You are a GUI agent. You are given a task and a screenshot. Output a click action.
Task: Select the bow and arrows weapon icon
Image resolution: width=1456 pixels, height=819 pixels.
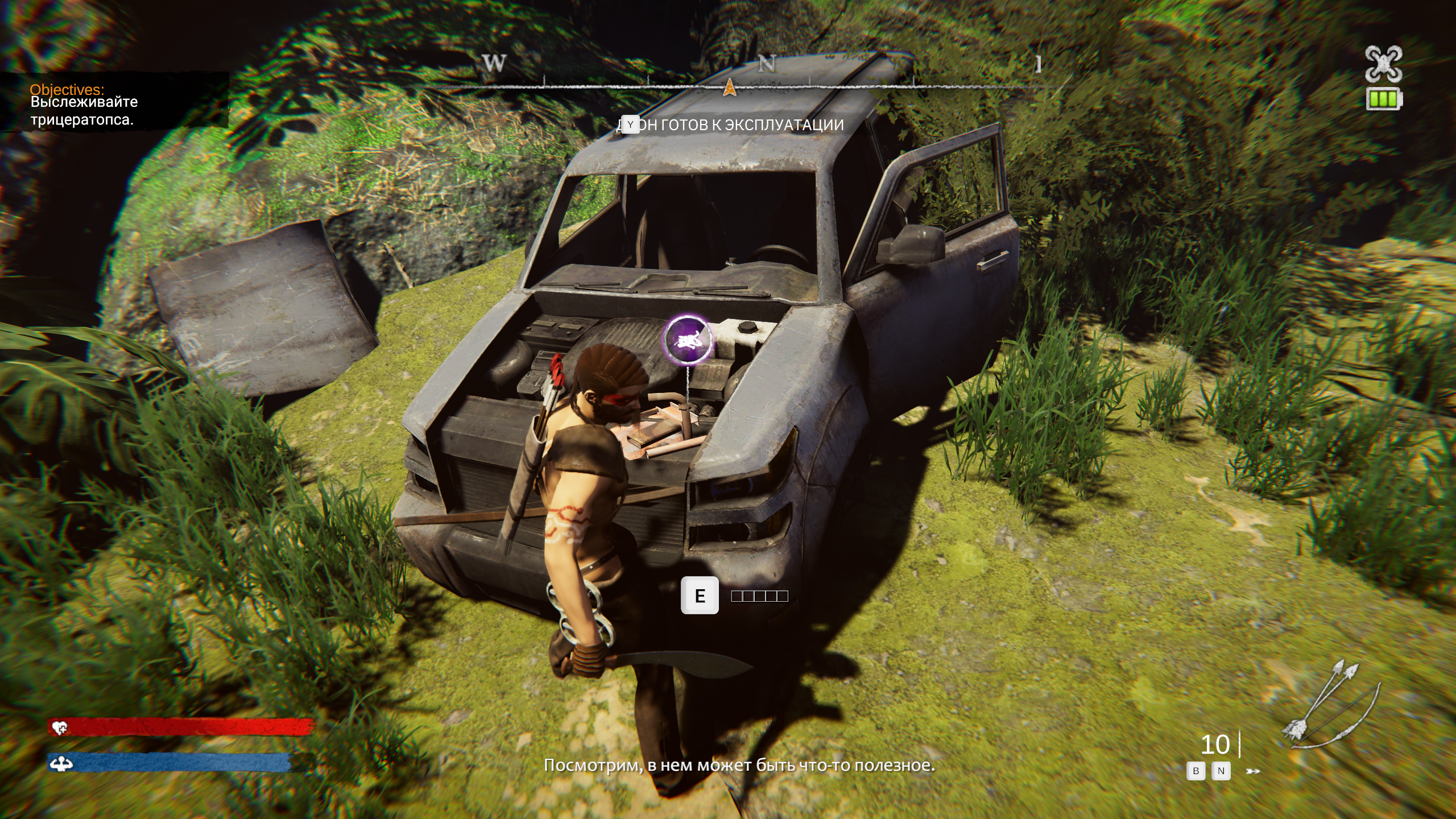[x=1331, y=705]
